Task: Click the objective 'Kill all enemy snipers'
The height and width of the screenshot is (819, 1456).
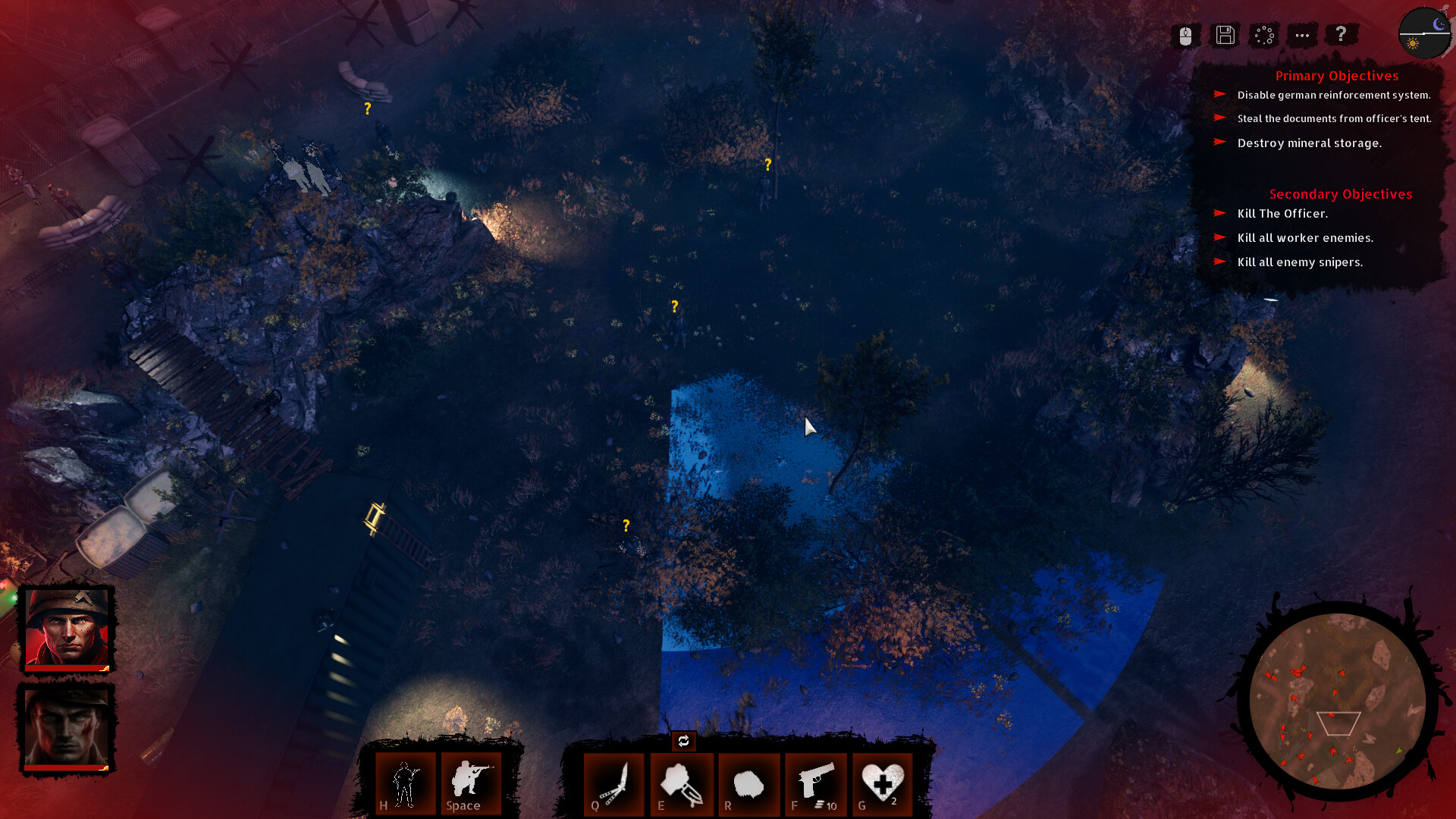Action: tap(1300, 262)
